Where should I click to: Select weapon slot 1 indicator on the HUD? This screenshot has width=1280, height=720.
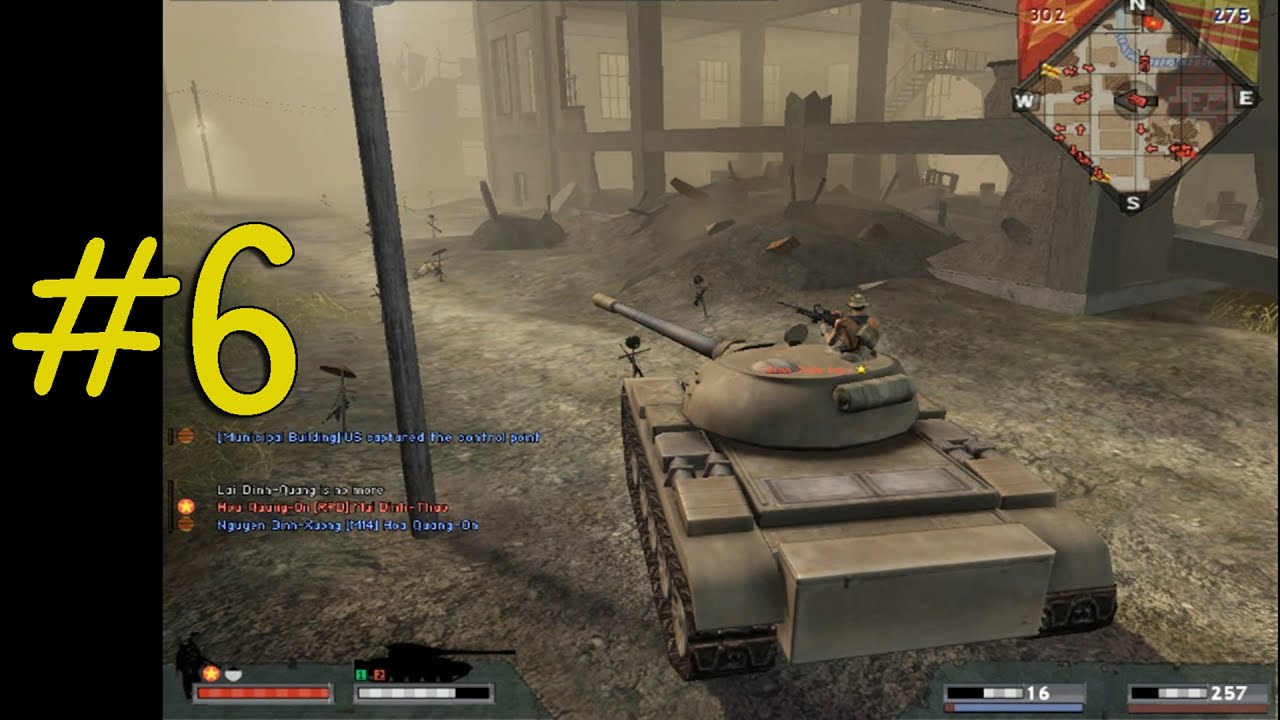point(361,675)
